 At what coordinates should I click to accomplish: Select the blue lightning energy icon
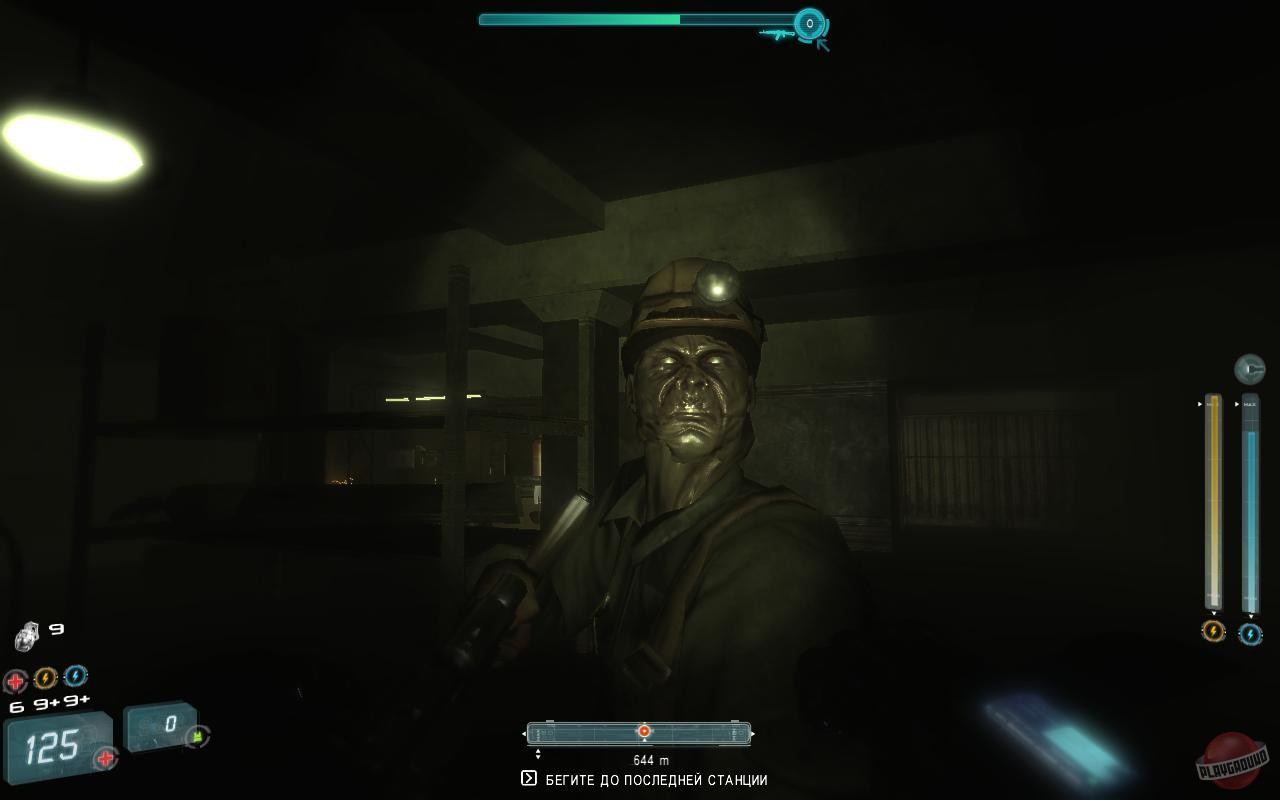click(76, 677)
